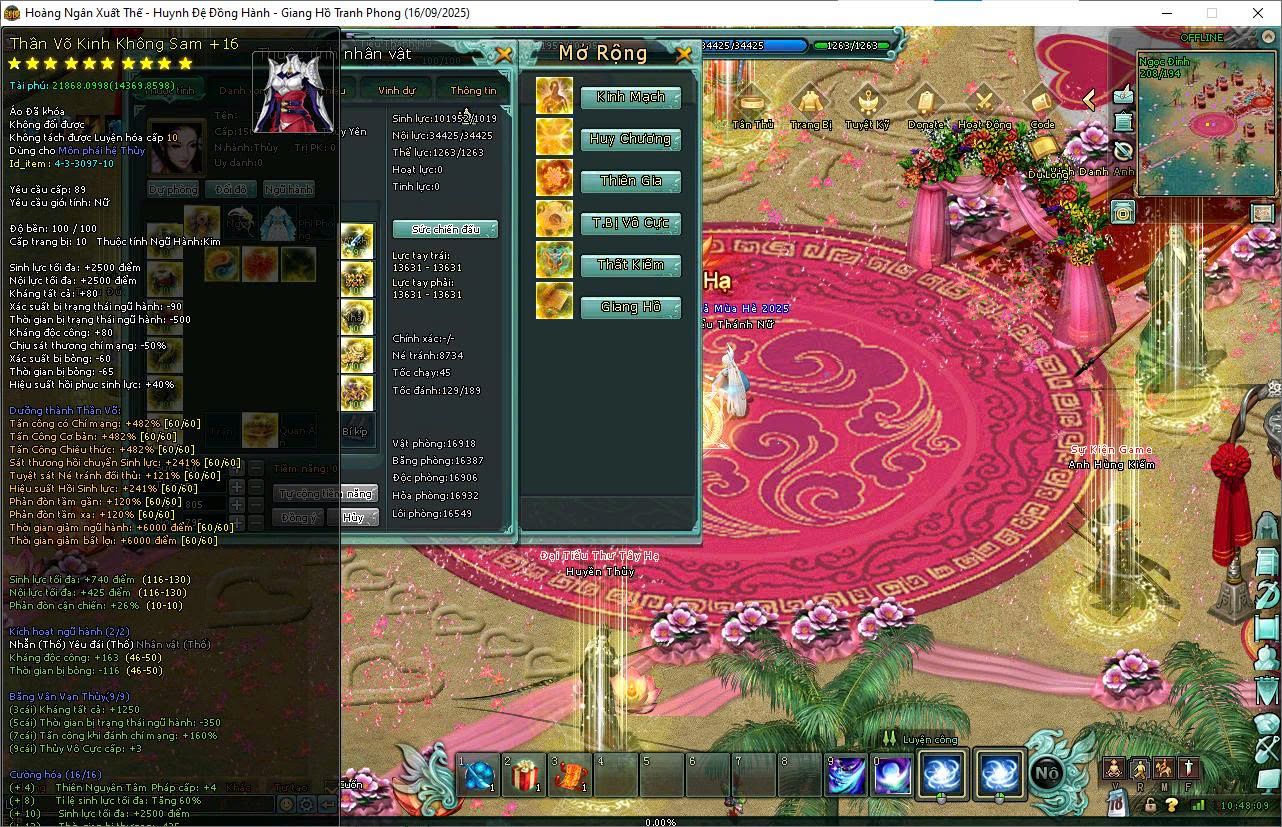This screenshot has height=827, width=1282.
Task: Open the Tân Thủ newbie menu
Action: pos(752,104)
